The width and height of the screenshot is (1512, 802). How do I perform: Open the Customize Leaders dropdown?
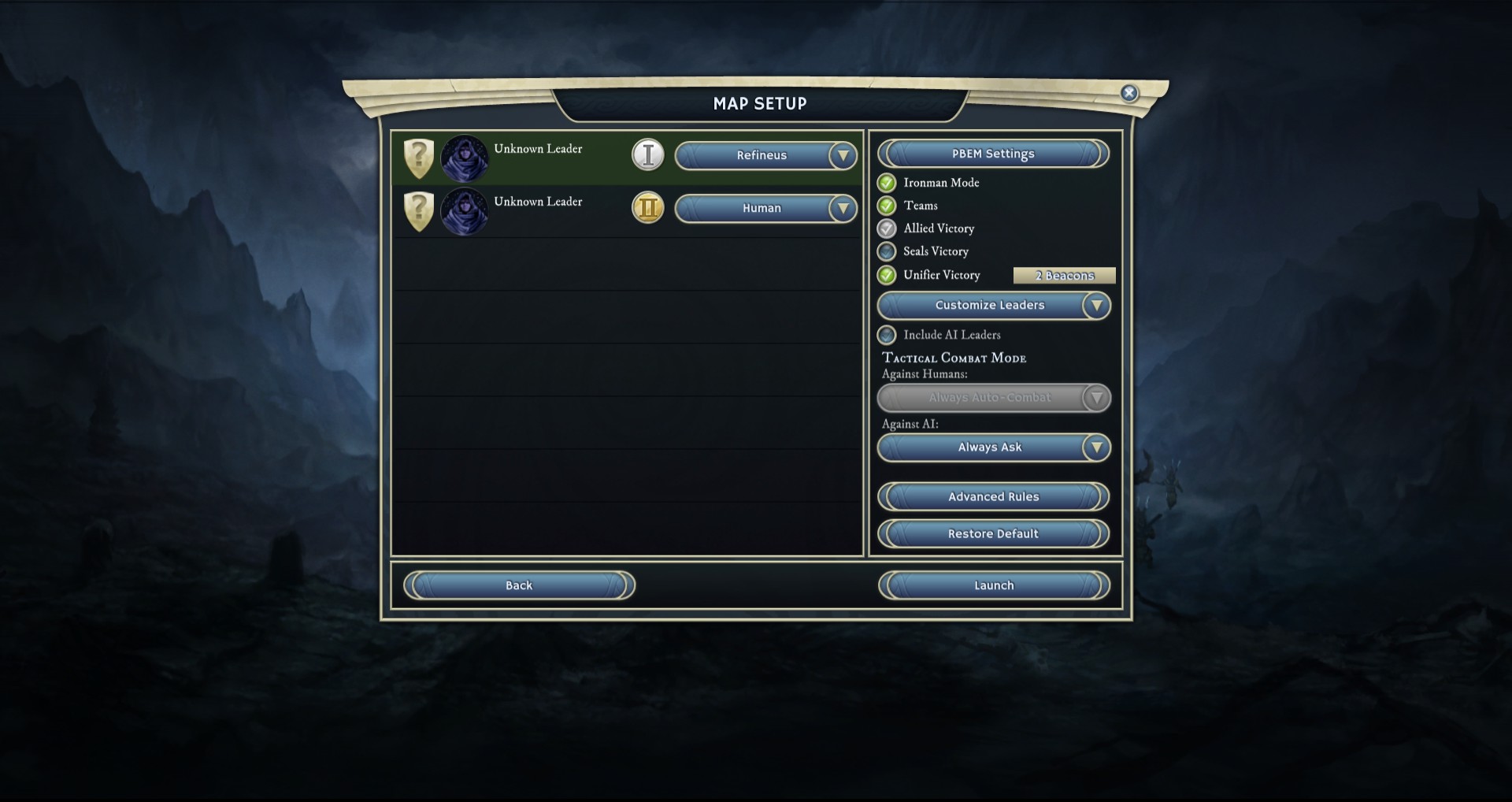click(x=993, y=306)
